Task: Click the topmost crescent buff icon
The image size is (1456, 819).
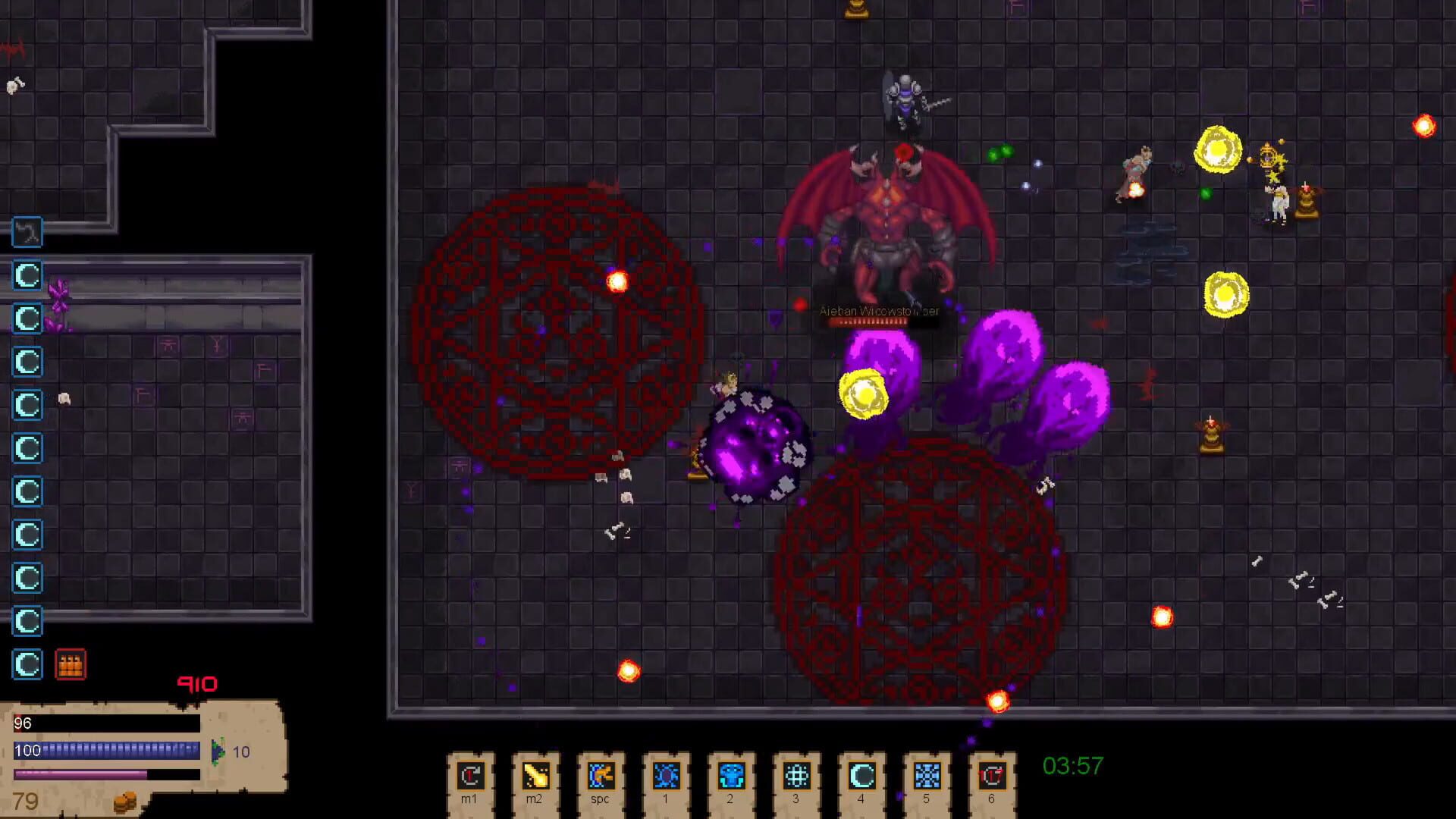Action: pos(27,276)
